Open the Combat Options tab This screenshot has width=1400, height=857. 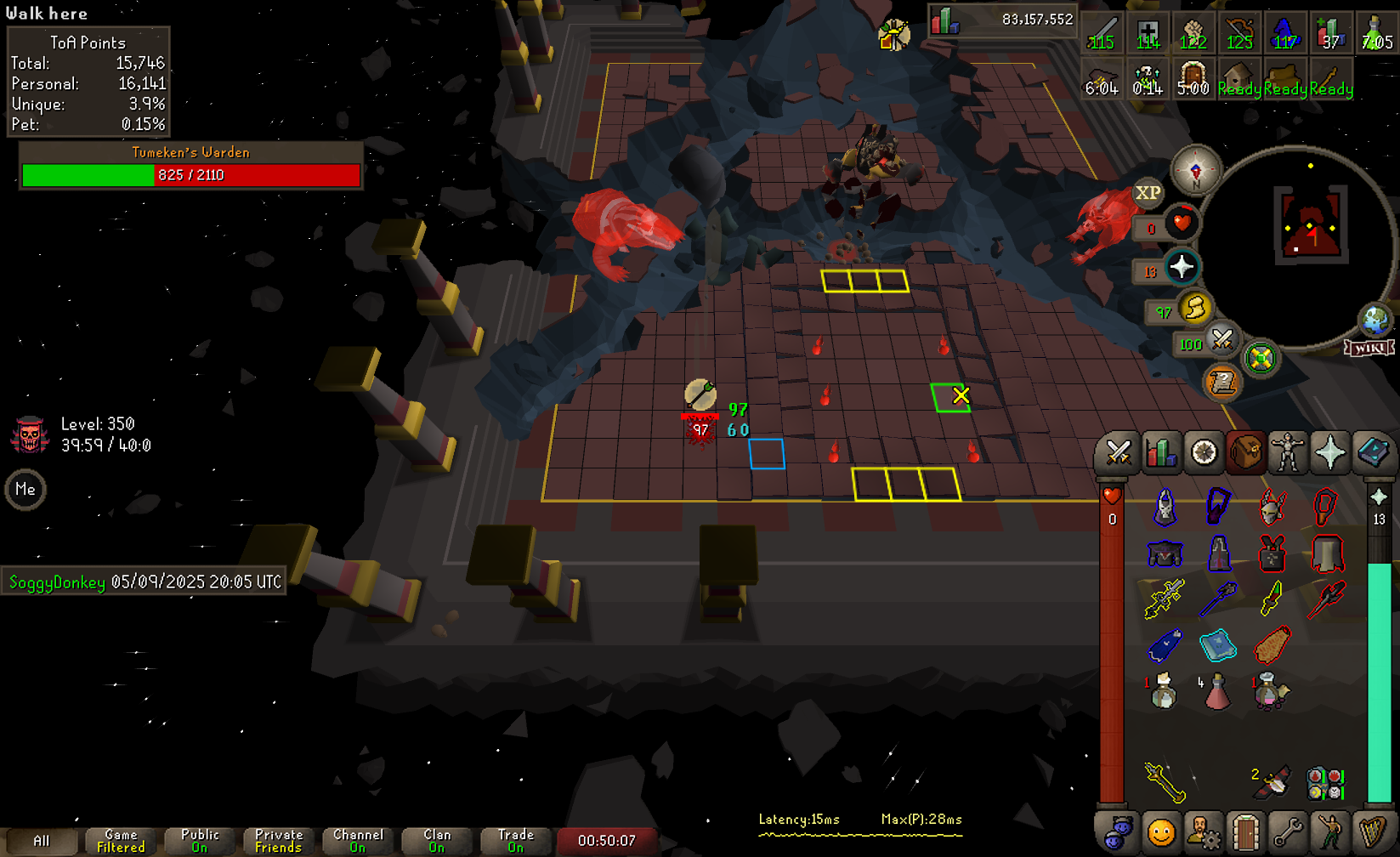coord(1117,453)
